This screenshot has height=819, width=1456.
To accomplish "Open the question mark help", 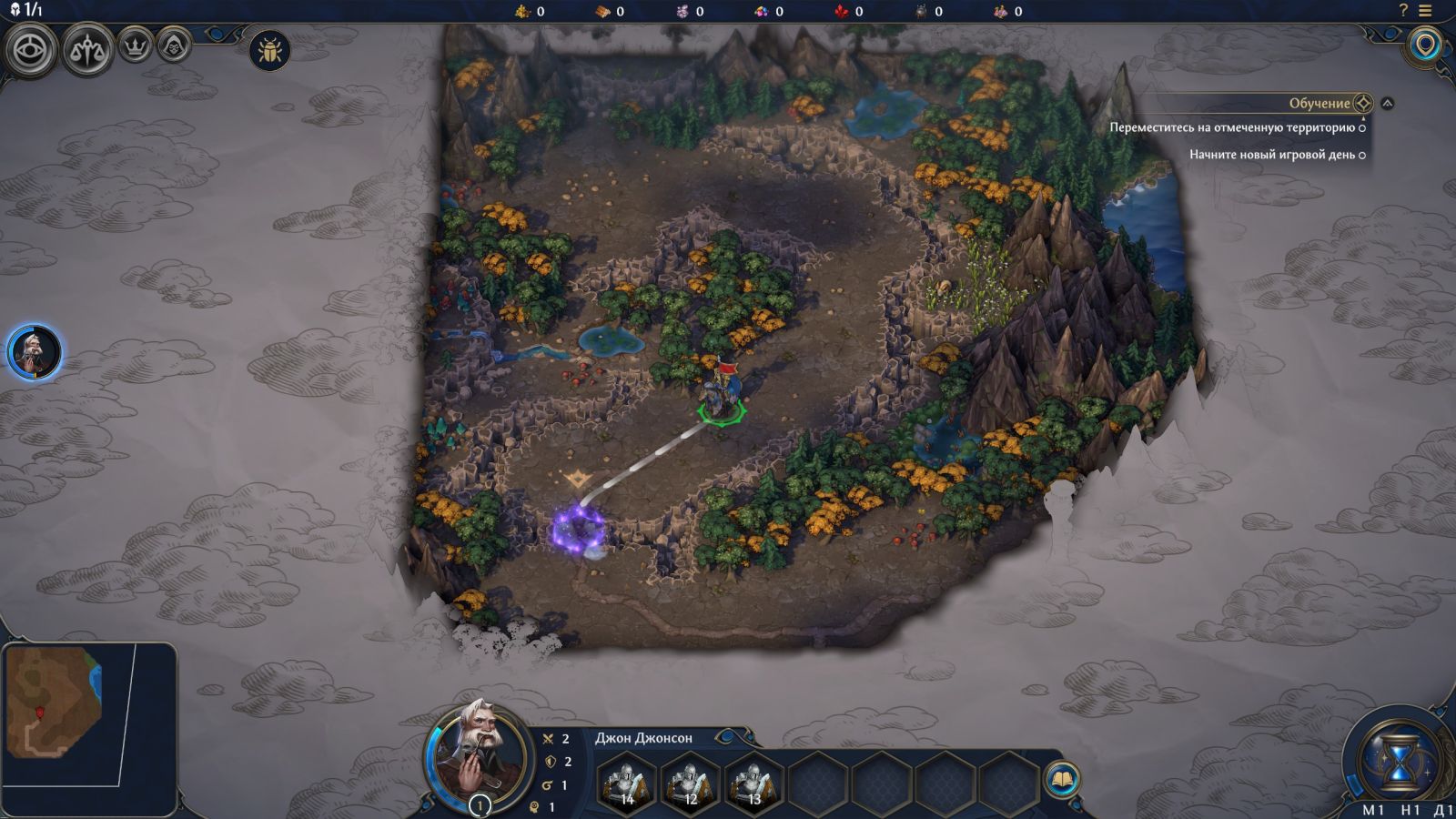I will tap(1402, 11).
